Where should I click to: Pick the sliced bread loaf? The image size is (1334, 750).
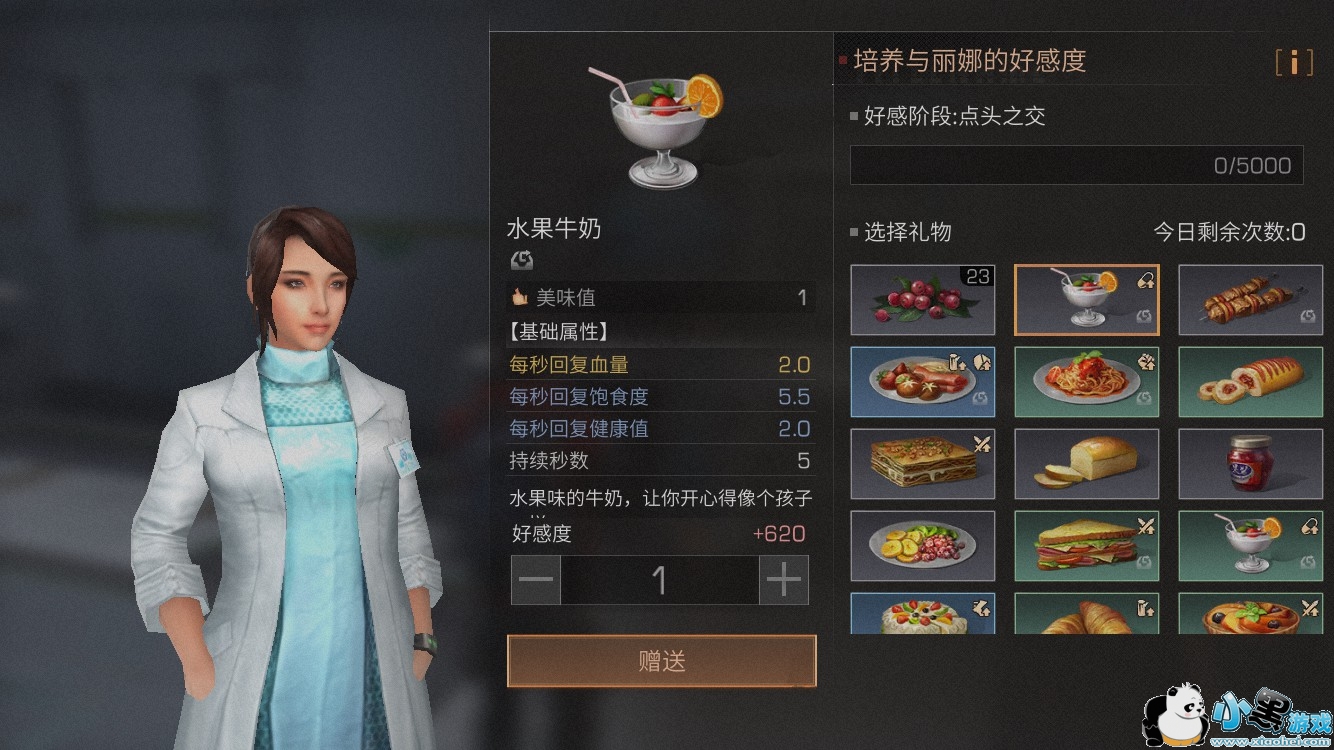[1087, 463]
